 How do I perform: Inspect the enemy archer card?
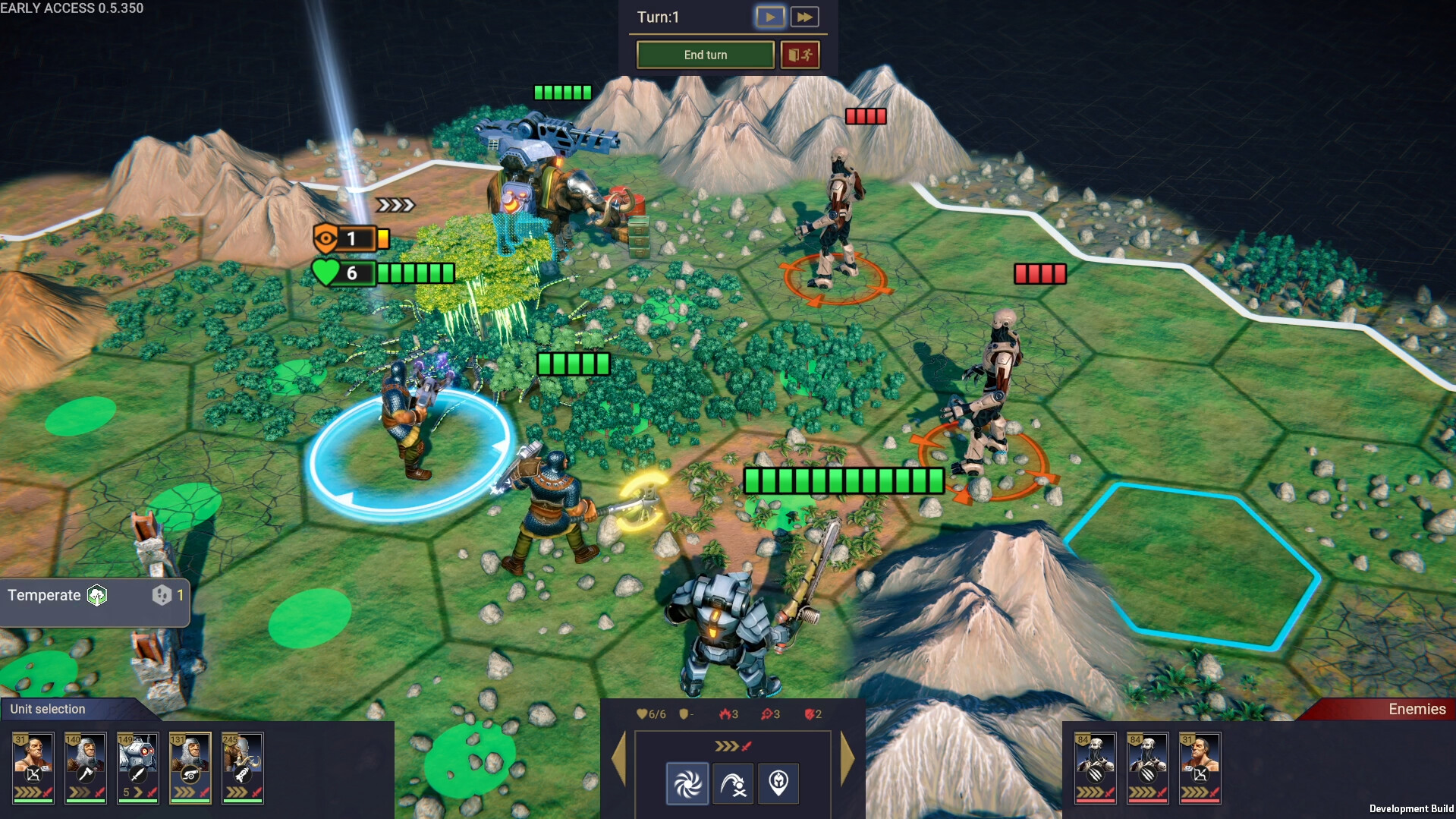pos(1200,767)
